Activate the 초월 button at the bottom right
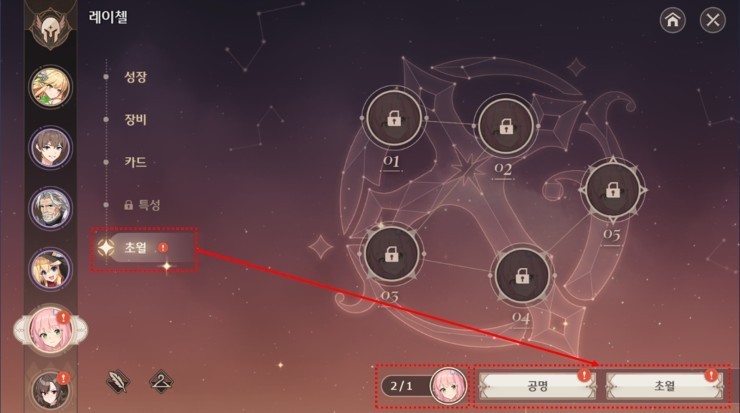The height and width of the screenshot is (413, 740). (x=660, y=385)
